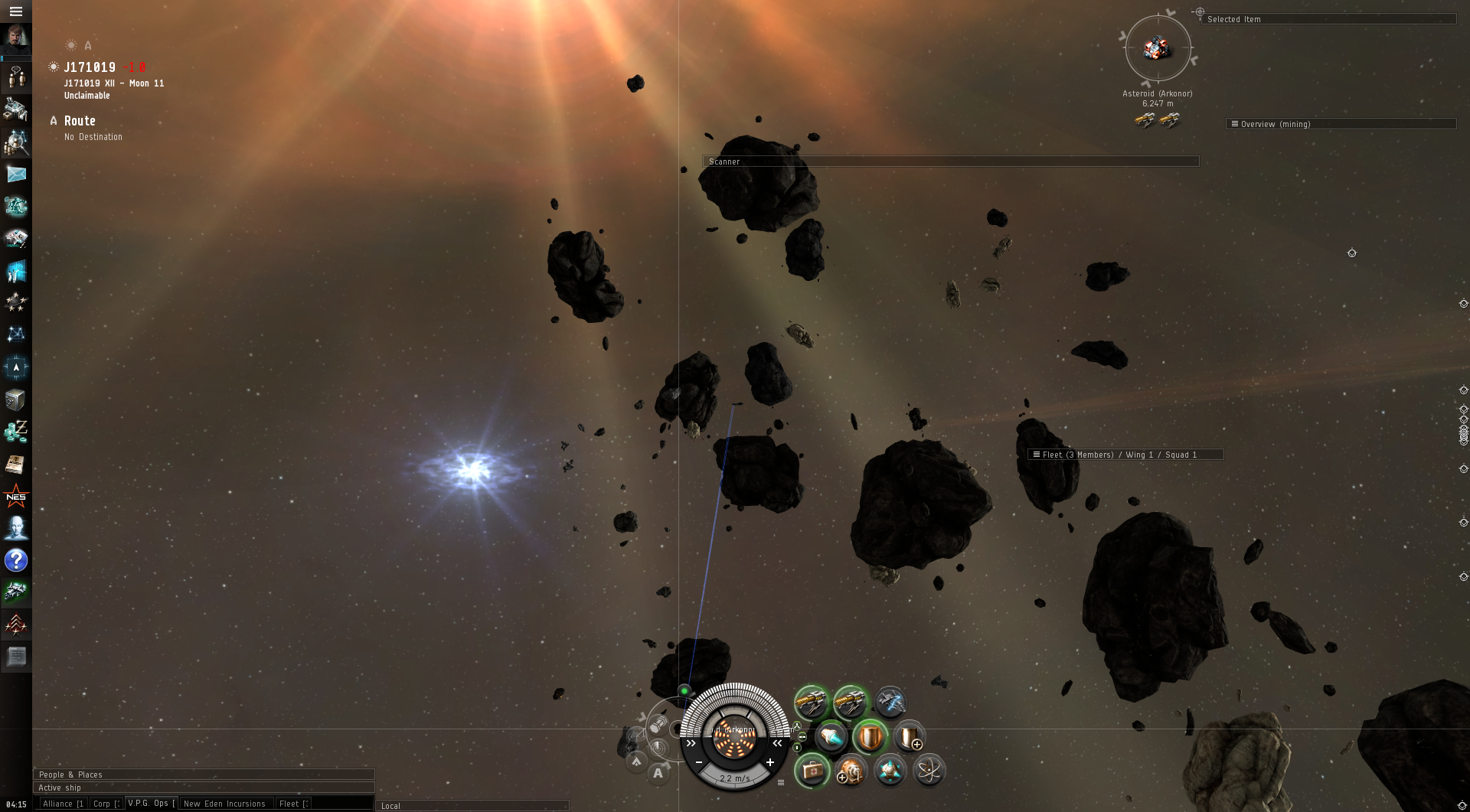Open the Wallet coins icon
Viewport: 1470px width, 812px height.
(16, 432)
